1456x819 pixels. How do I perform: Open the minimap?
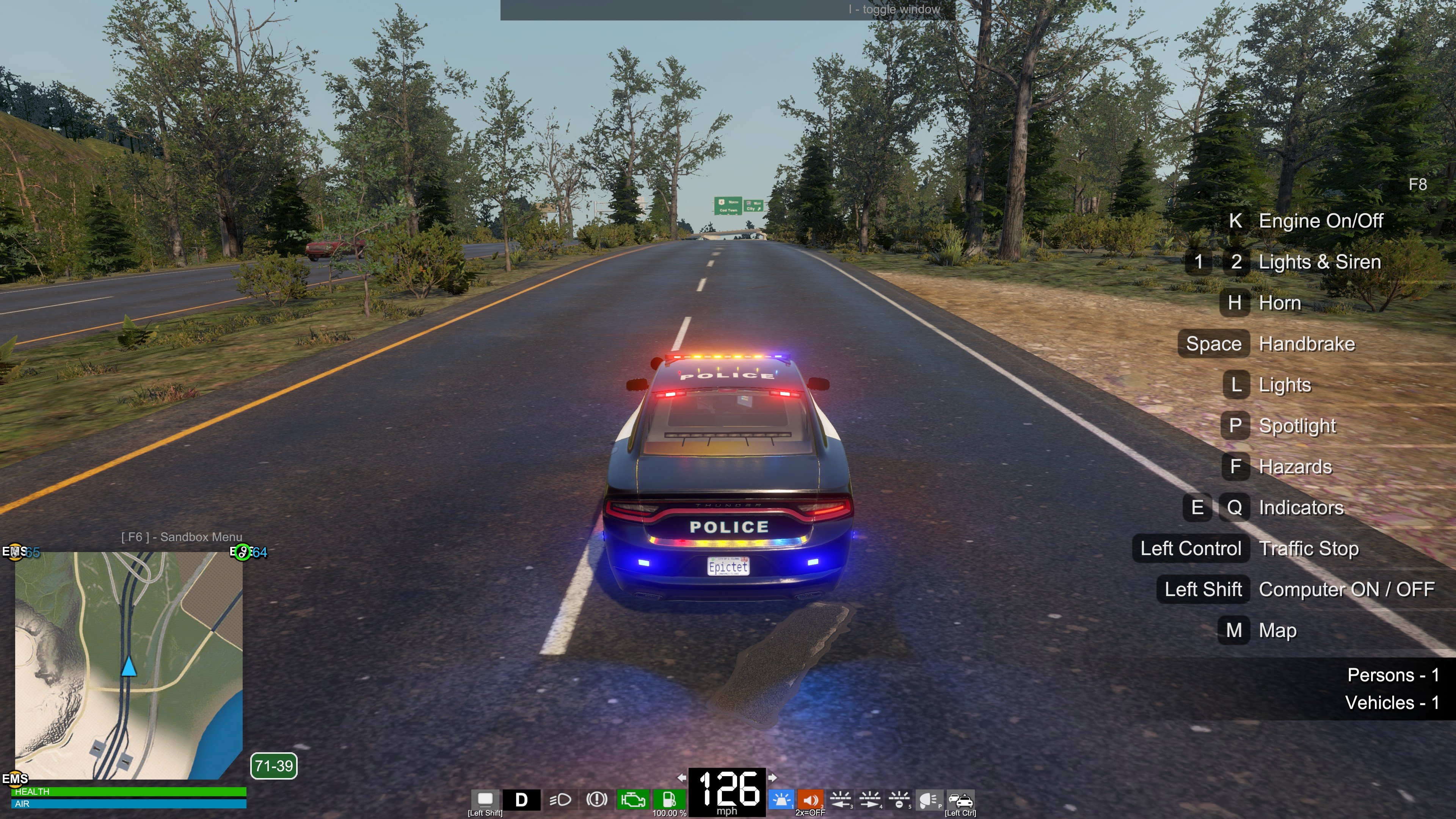(x=129, y=665)
